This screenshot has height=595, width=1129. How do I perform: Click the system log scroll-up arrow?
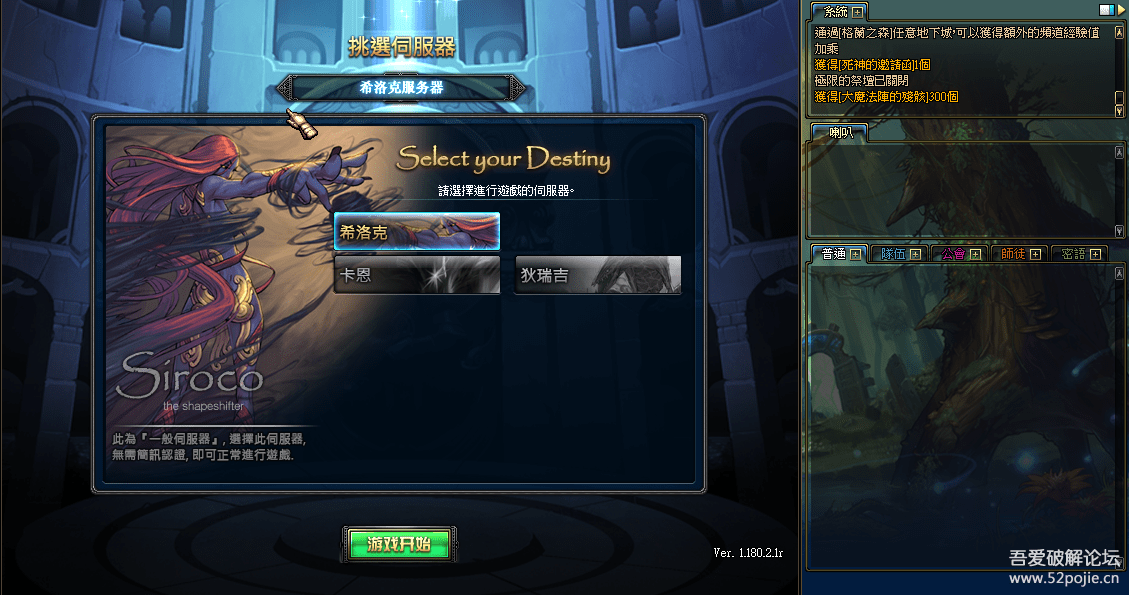point(1119,32)
